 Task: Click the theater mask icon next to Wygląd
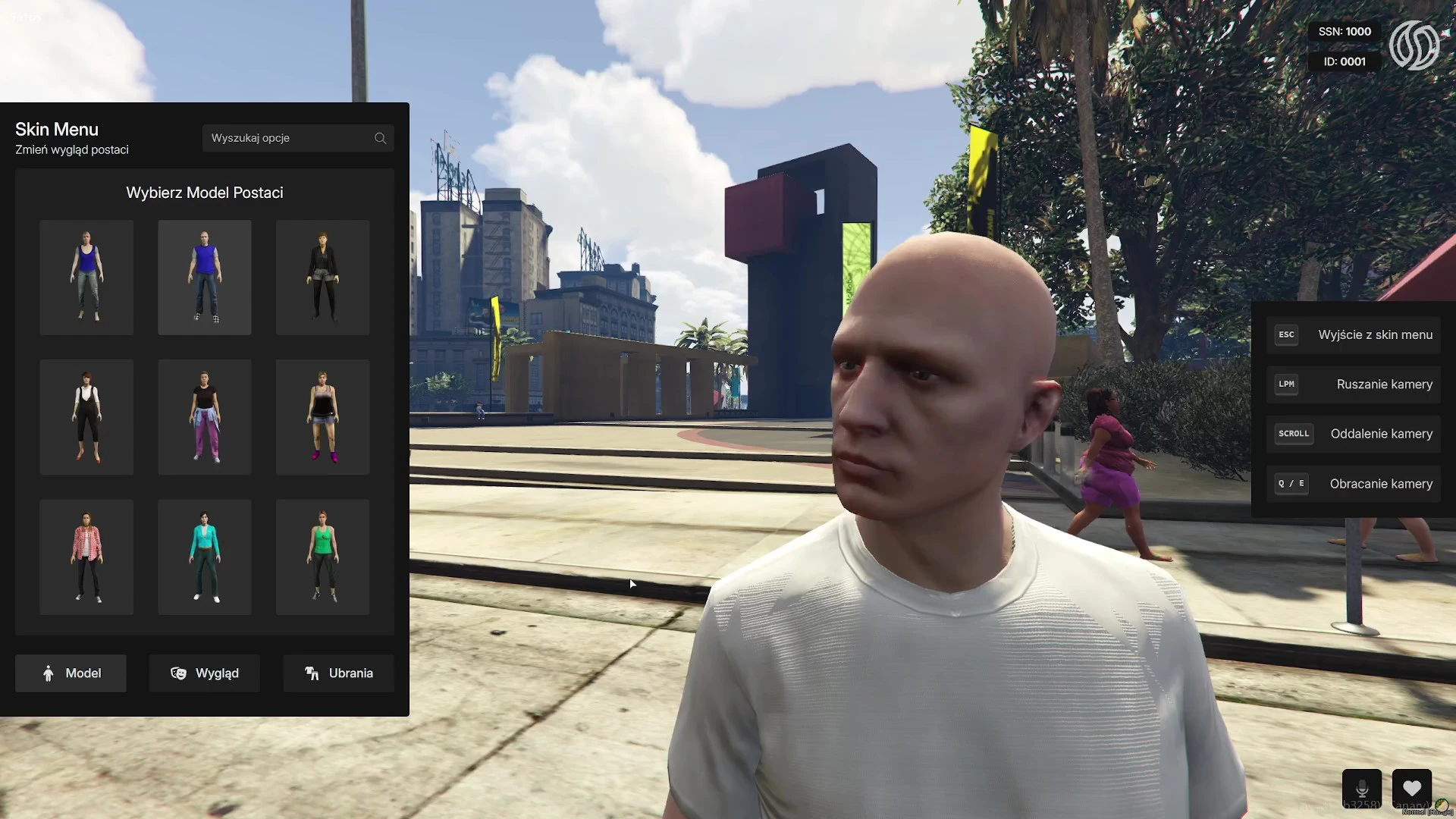[179, 673]
